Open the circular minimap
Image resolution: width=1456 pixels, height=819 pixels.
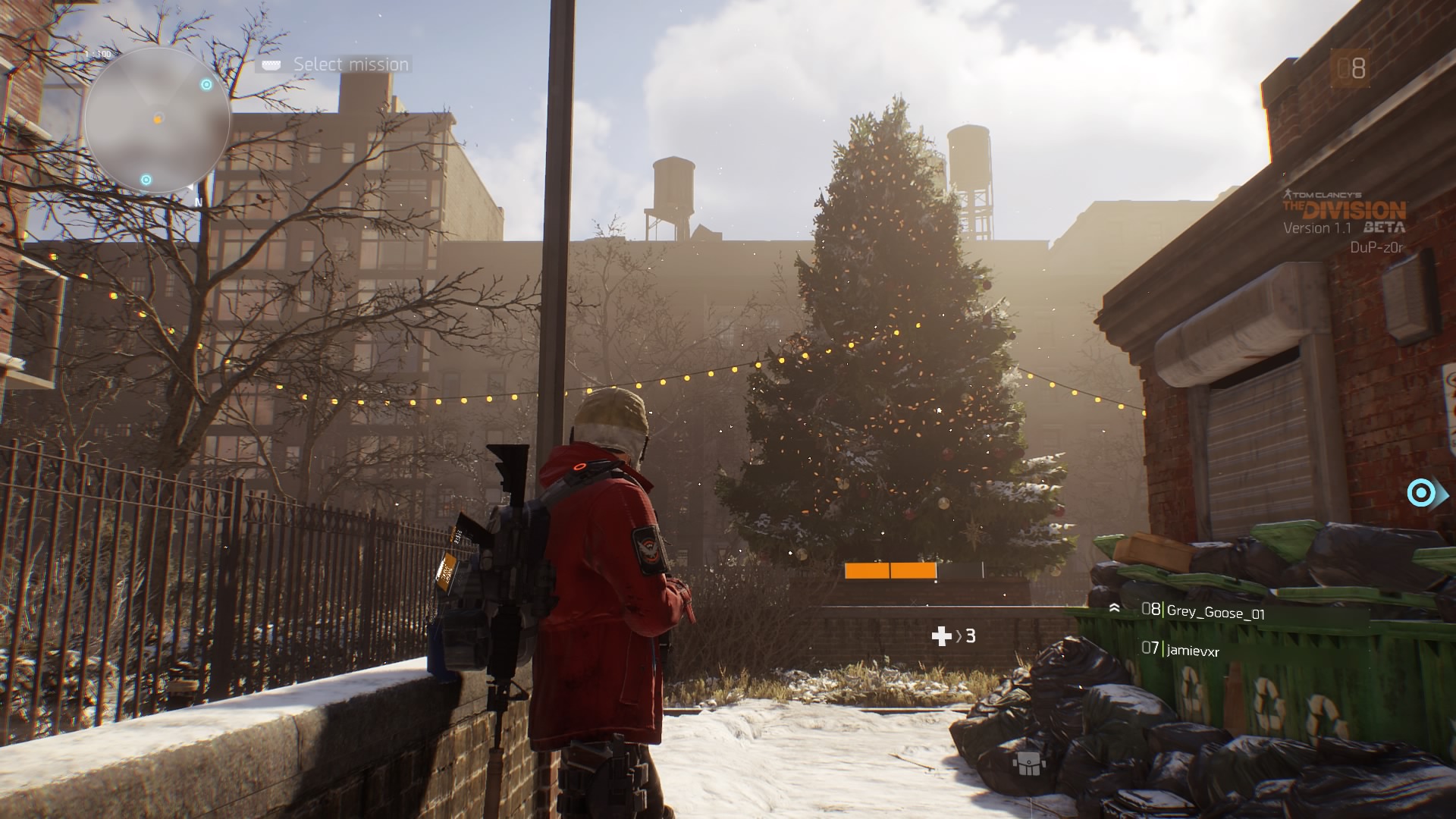point(157,121)
